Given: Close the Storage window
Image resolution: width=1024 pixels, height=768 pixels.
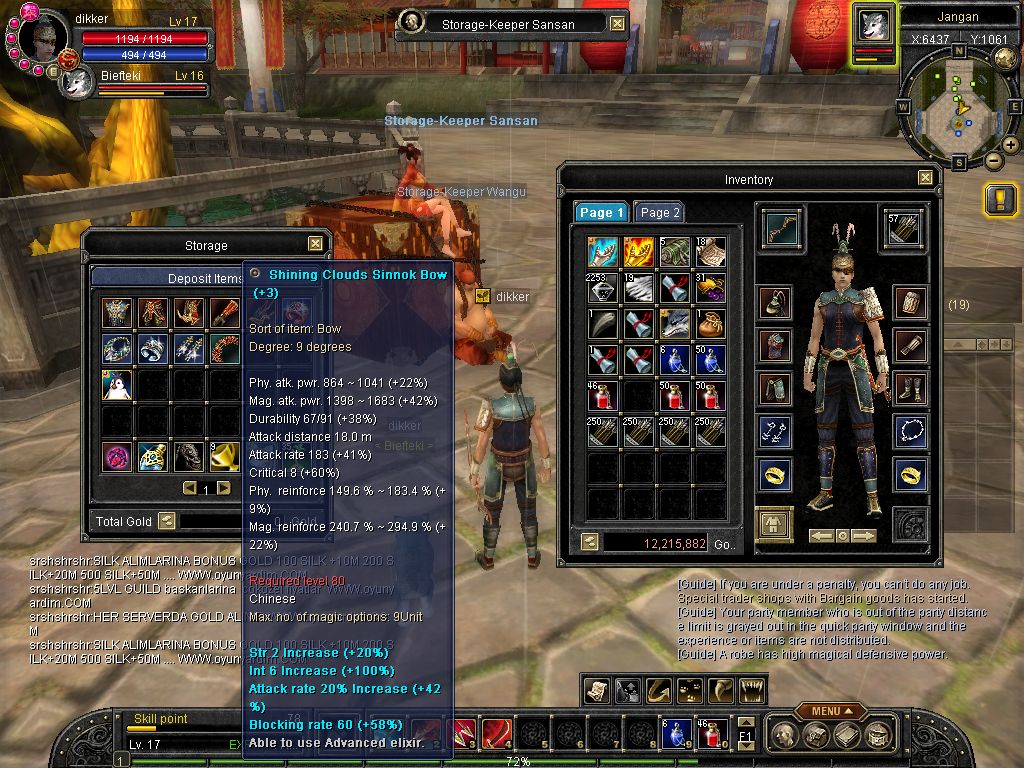Looking at the screenshot, I should tap(315, 244).
